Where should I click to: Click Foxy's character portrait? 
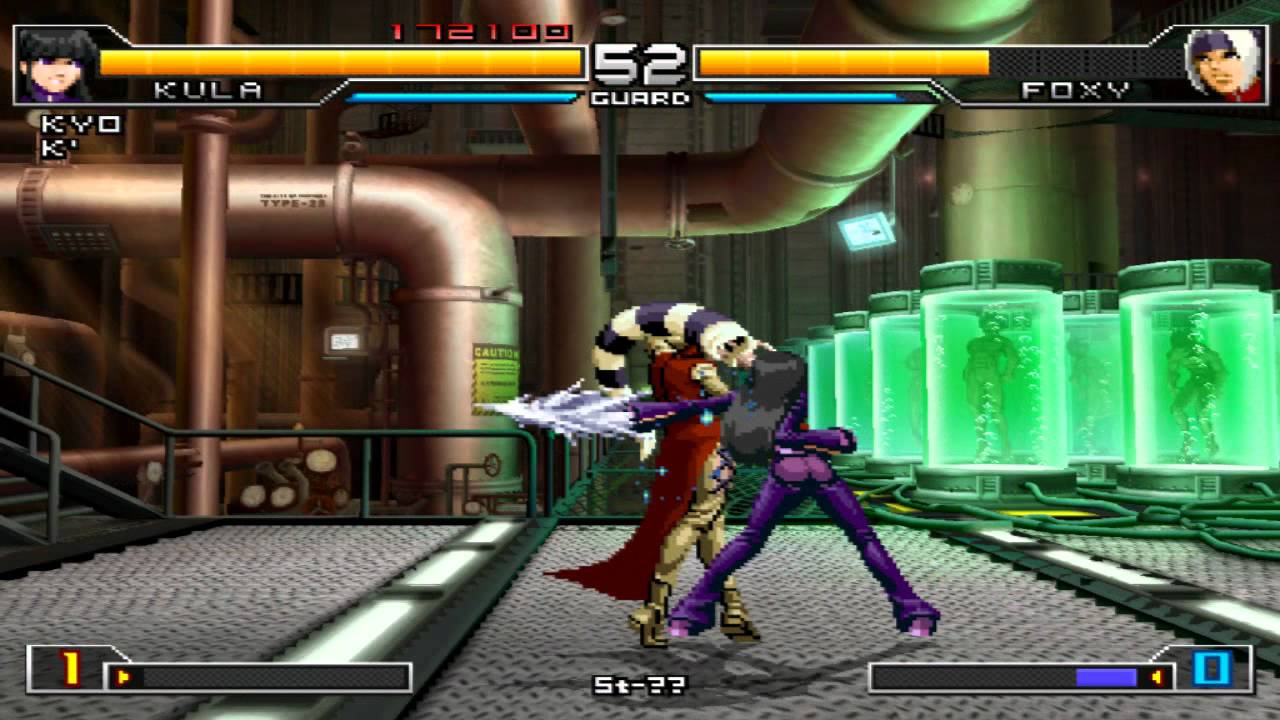point(1222,65)
